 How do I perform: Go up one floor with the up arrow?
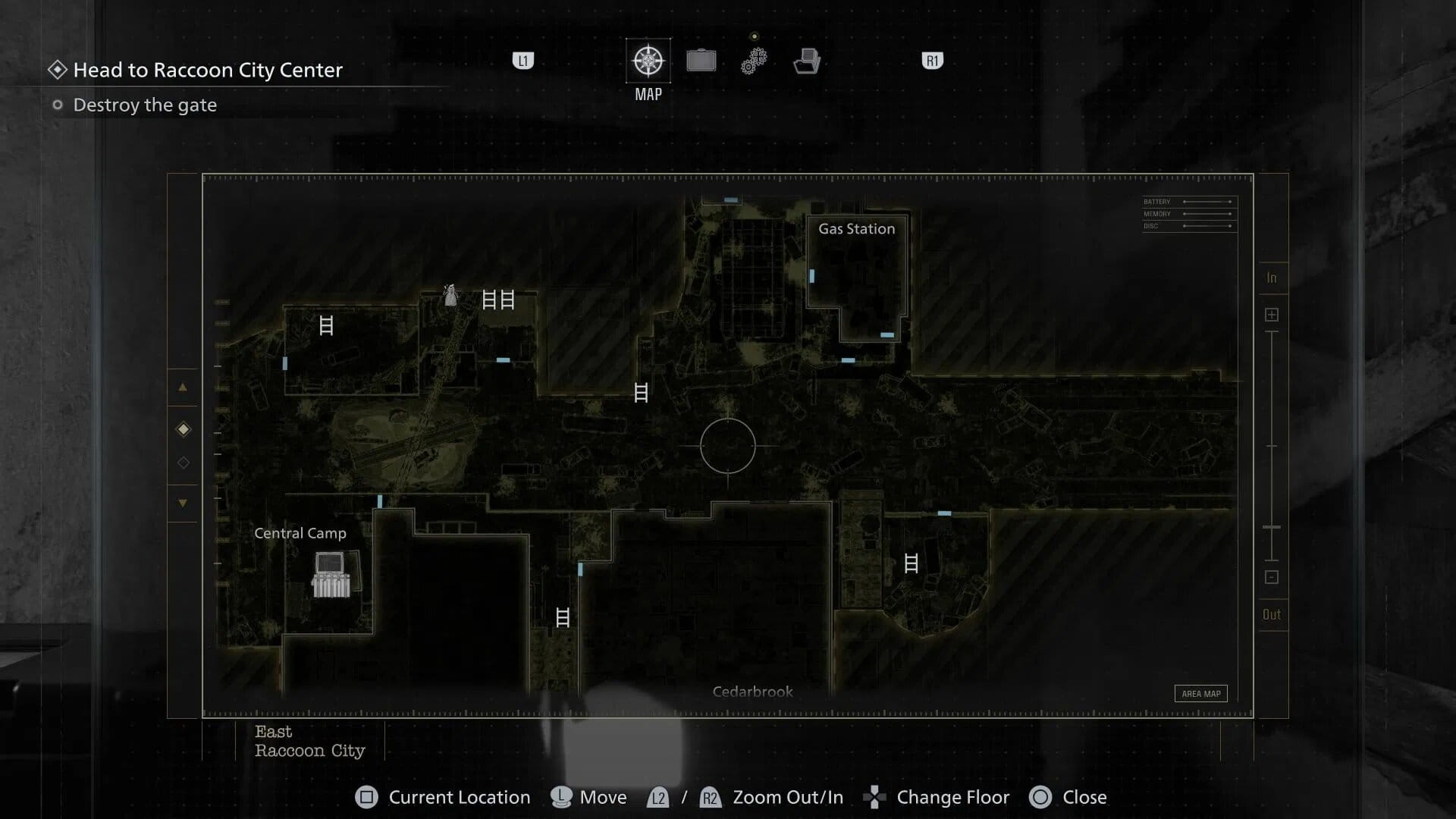[x=183, y=388]
